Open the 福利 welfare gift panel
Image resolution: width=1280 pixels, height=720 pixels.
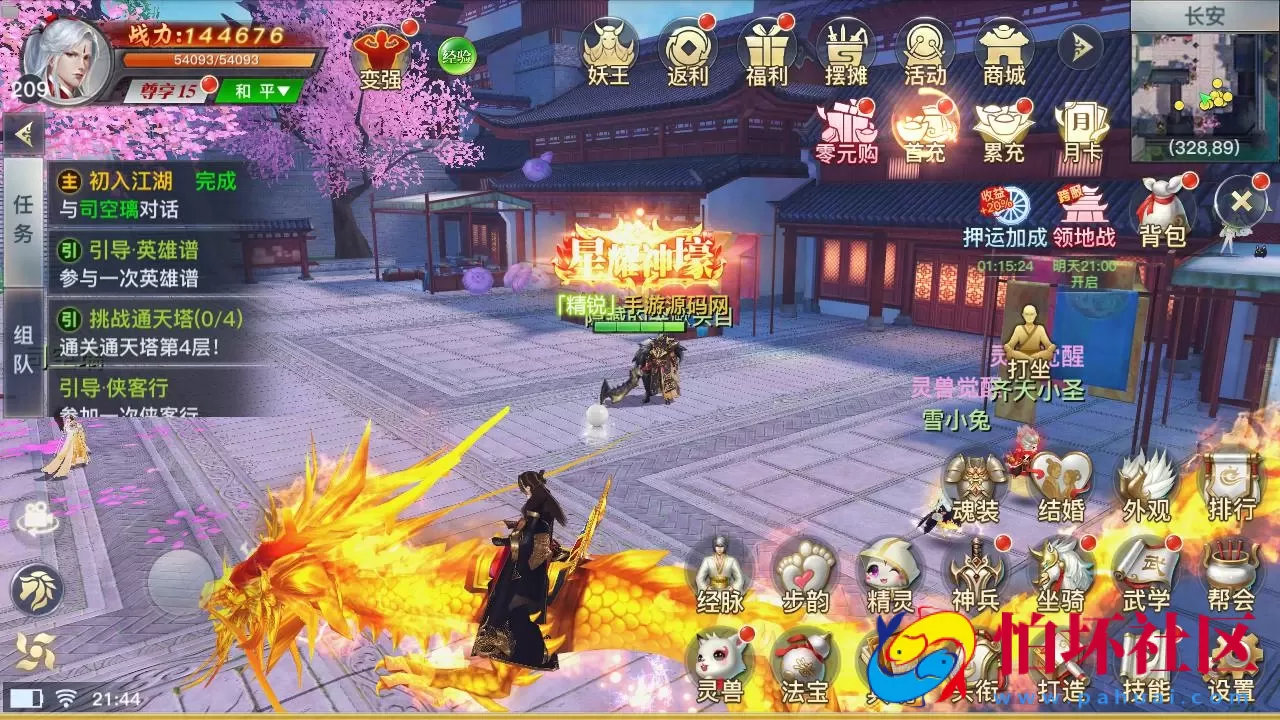[x=768, y=48]
